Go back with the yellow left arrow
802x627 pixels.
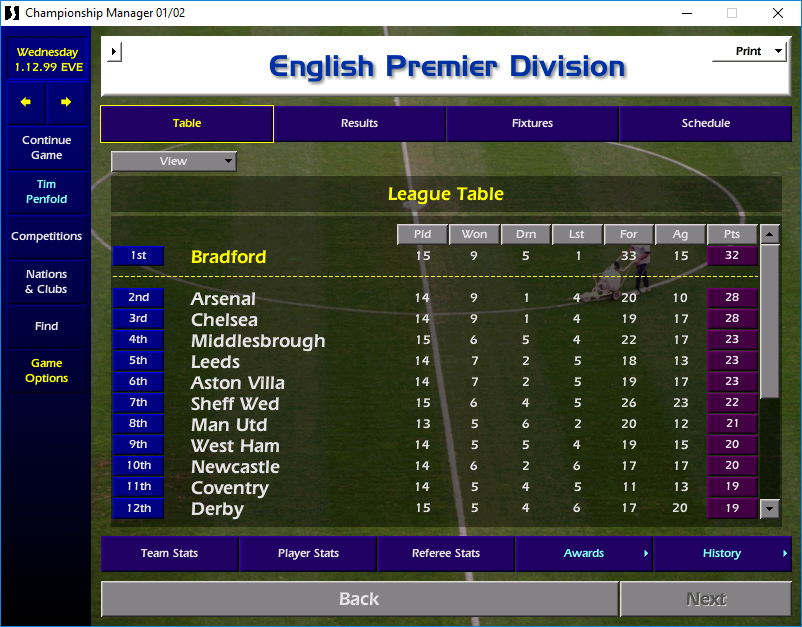click(26, 102)
